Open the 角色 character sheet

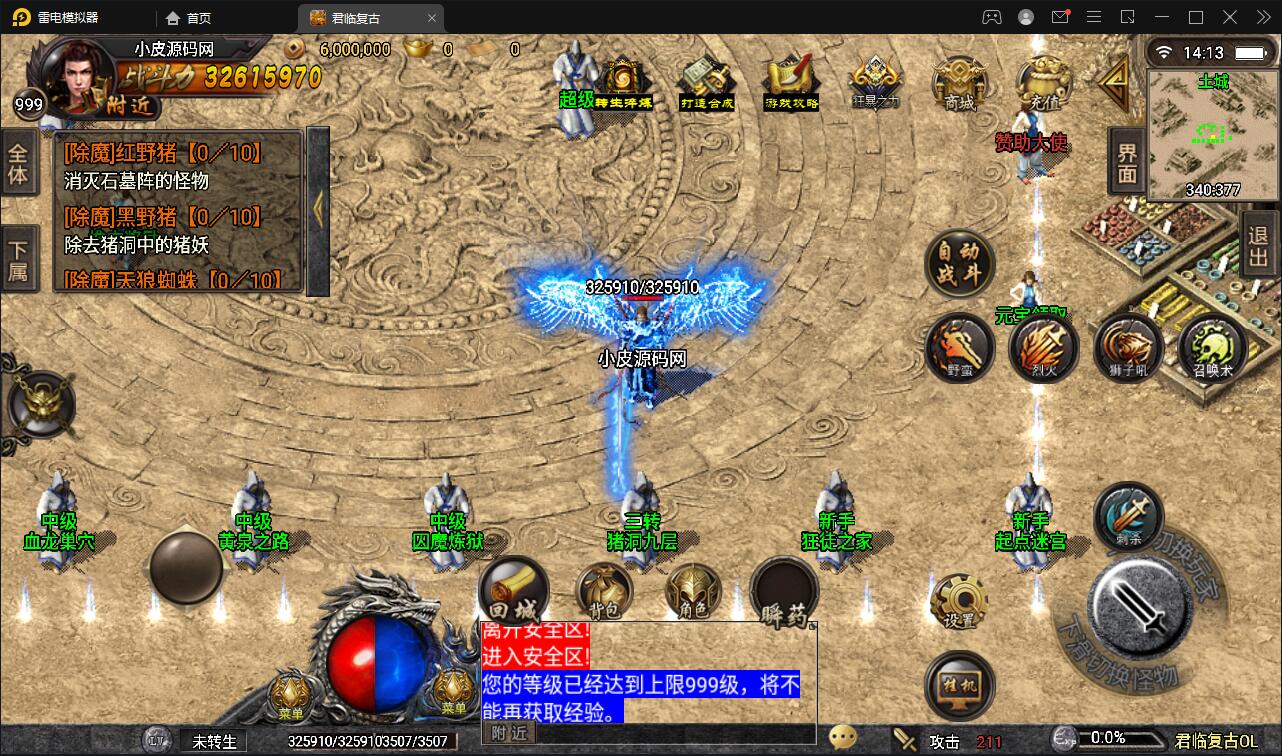point(694,592)
